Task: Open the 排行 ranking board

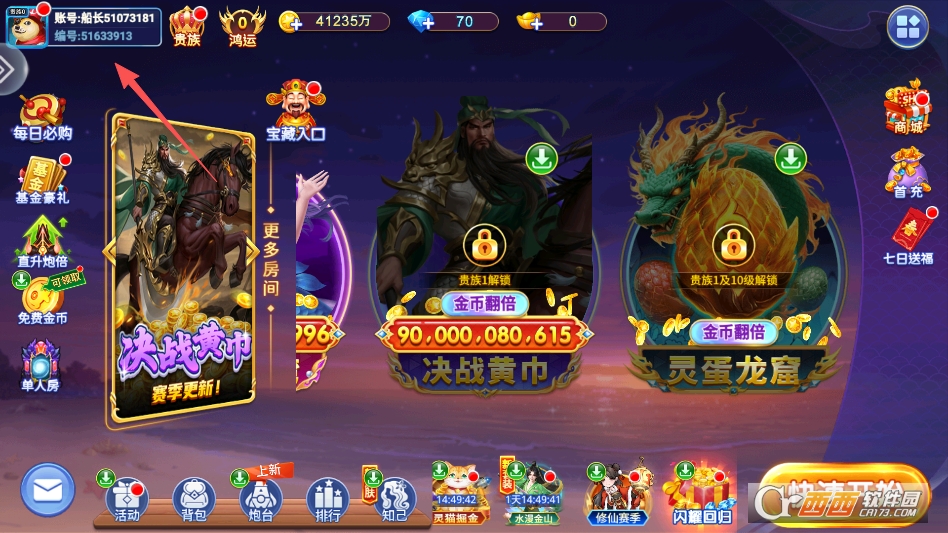Action: [327, 499]
